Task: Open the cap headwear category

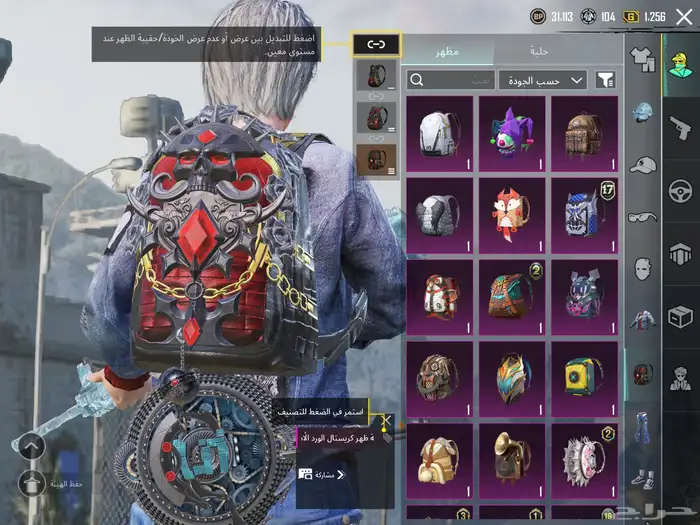Action: (643, 165)
